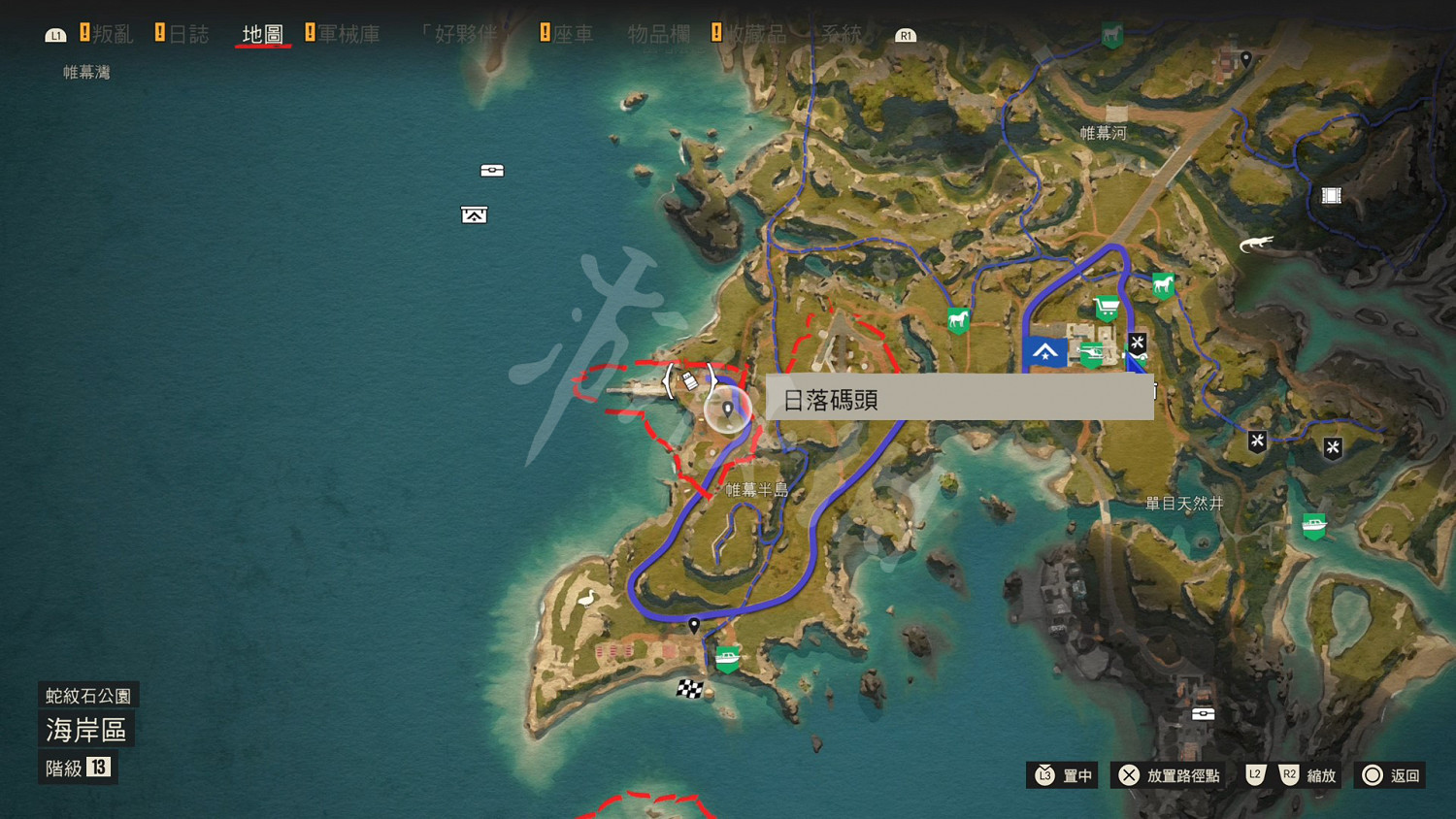Select the workbench icon near 單目天然井
The height and width of the screenshot is (819, 1456).
pyautogui.click(x=1256, y=441)
